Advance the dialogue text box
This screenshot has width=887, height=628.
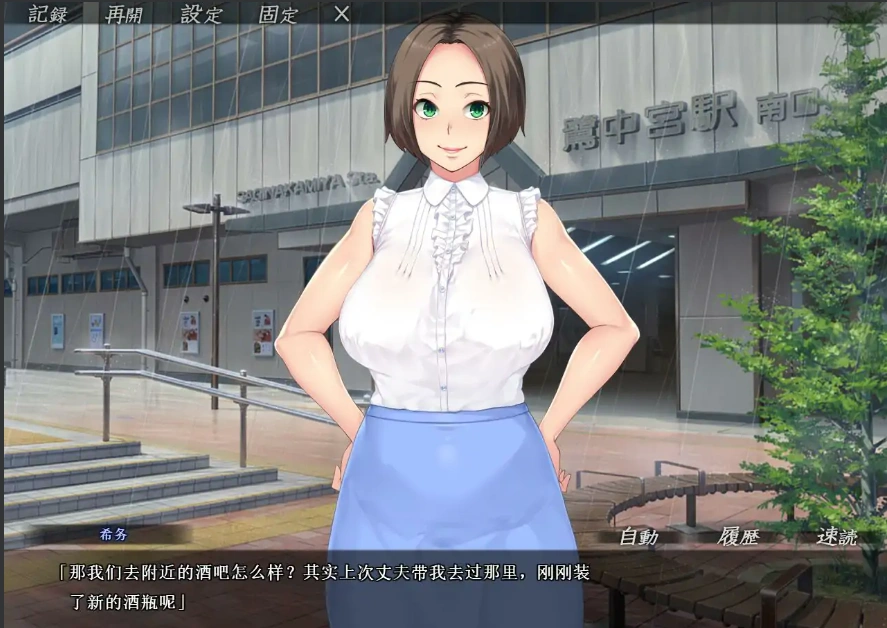coord(440,590)
